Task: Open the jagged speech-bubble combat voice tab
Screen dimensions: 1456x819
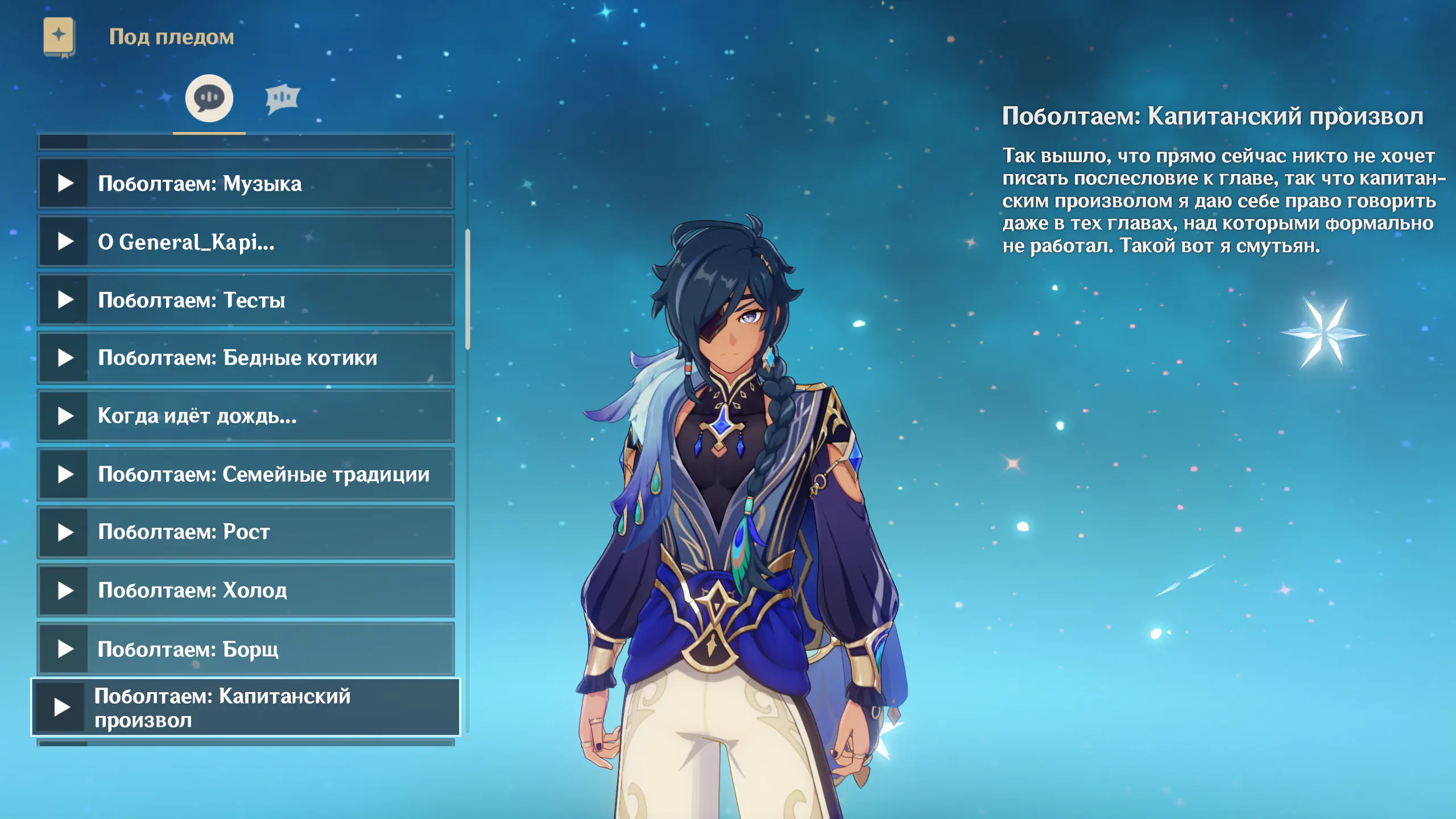Action: point(282,98)
